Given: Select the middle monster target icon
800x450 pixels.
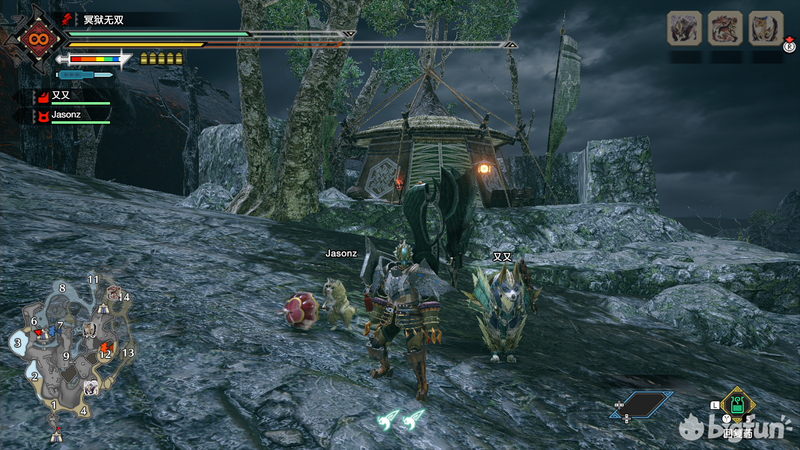Looking at the screenshot, I should click(x=725, y=28).
